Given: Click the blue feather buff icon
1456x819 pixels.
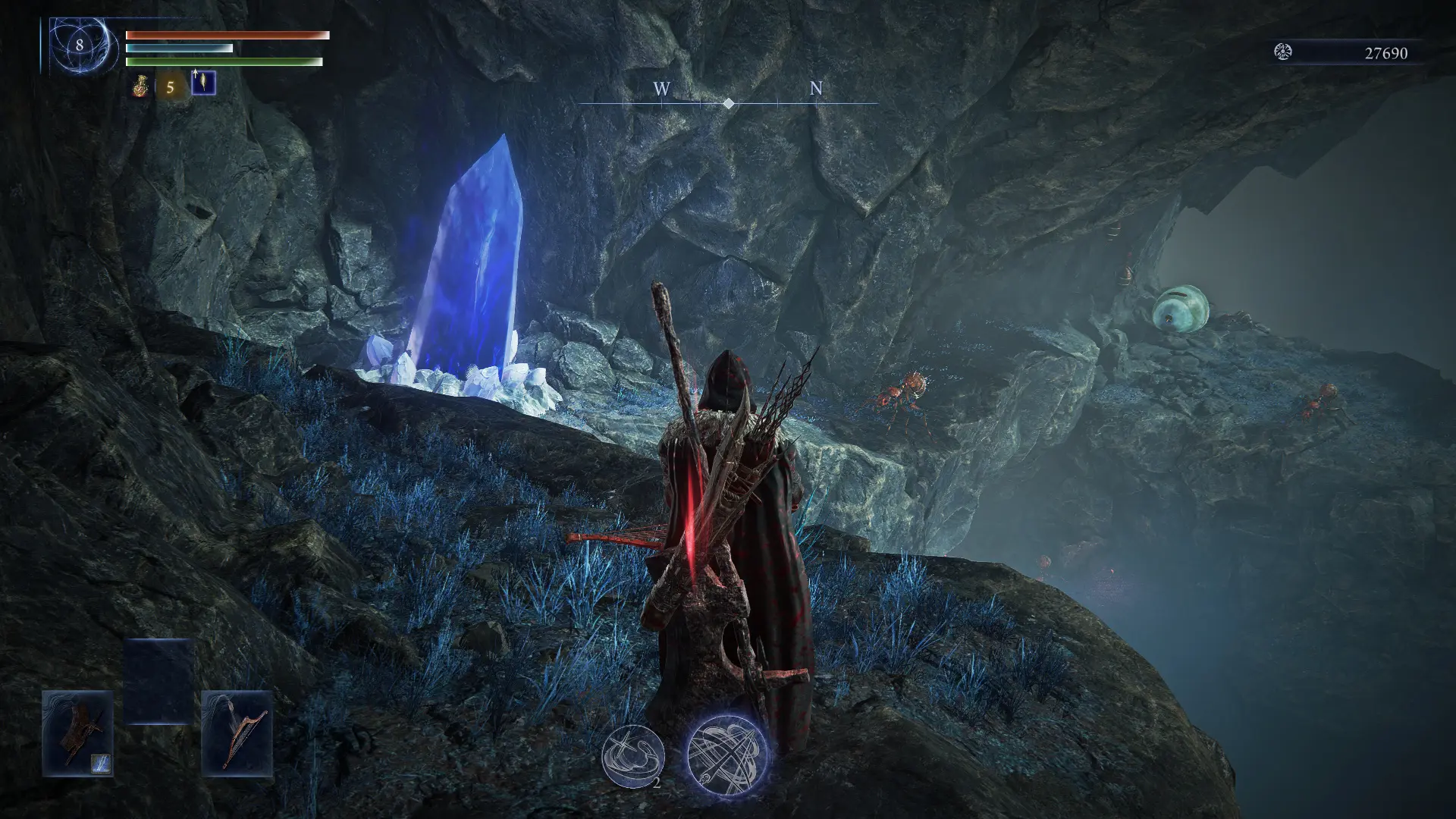Looking at the screenshot, I should [203, 83].
